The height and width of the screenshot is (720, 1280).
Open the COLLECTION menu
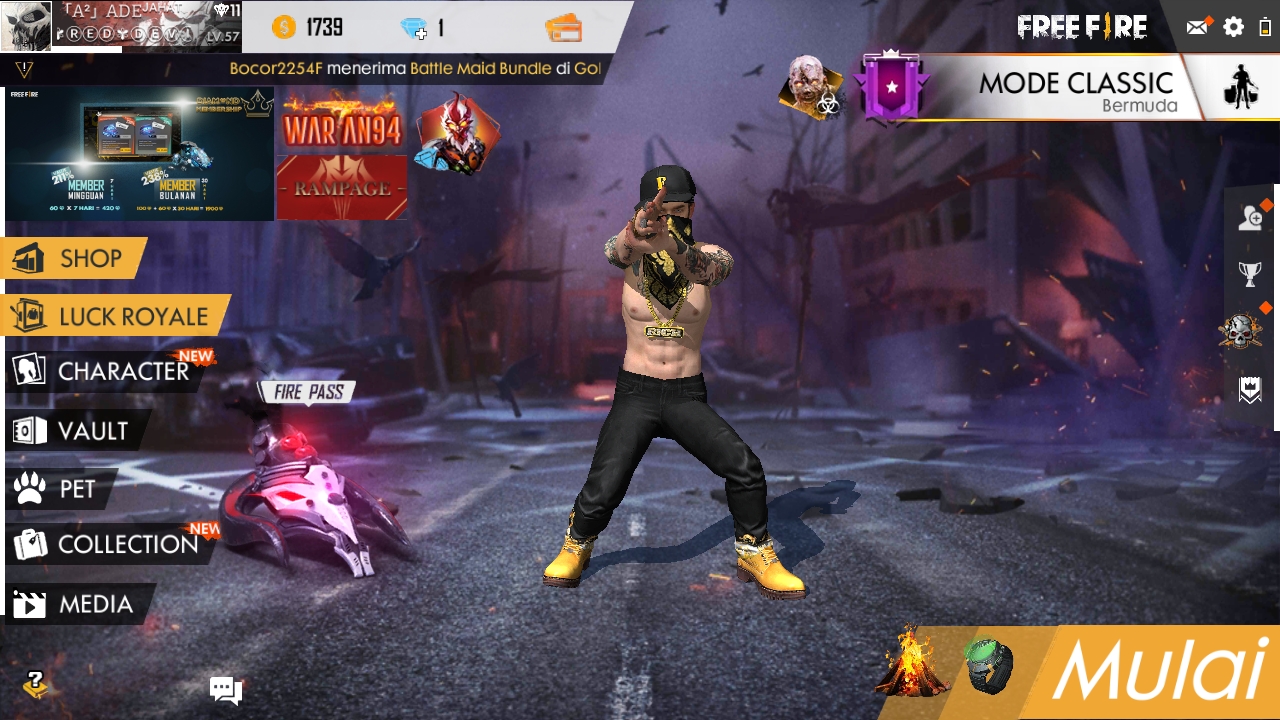click(108, 544)
